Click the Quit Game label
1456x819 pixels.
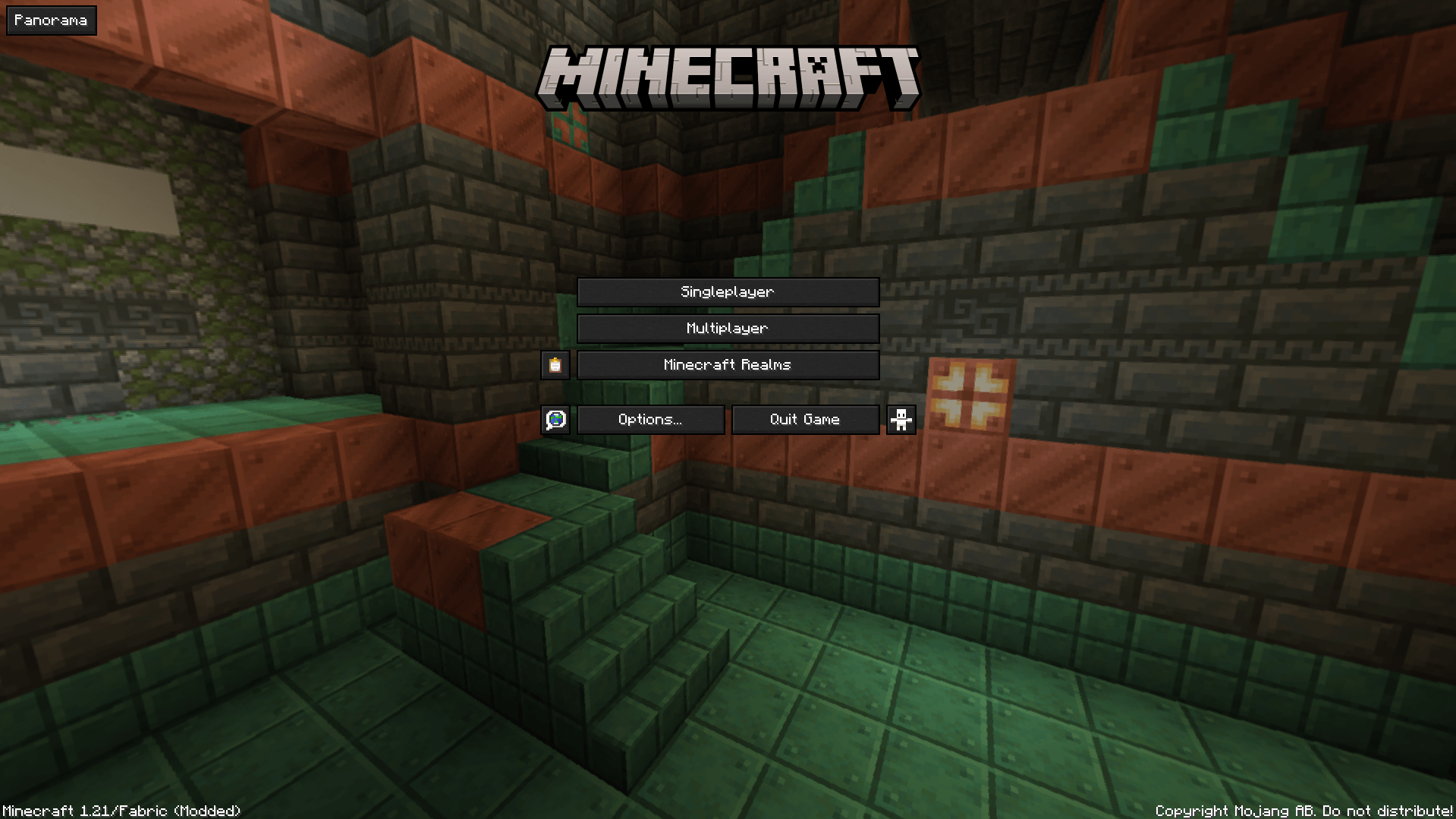(805, 419)
